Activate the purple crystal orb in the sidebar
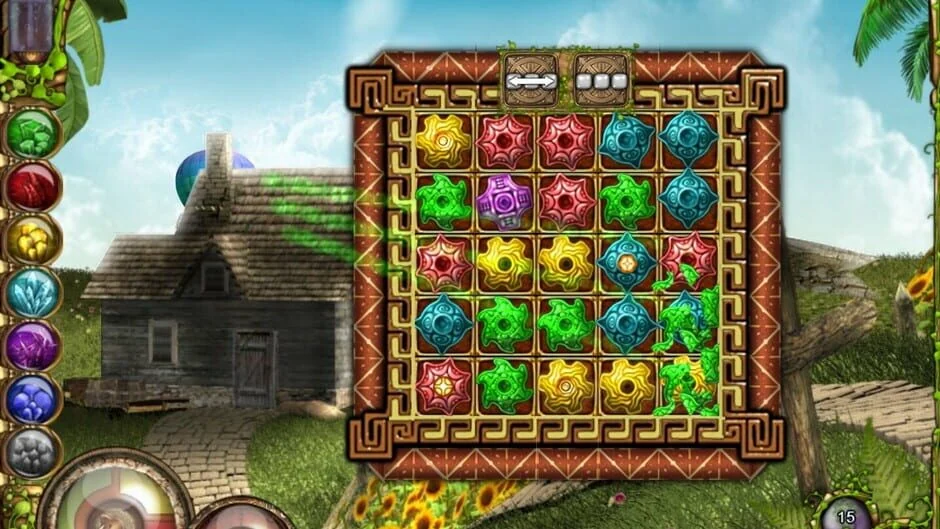The height and width of the screenshot is (529, 940). click(x=32, y=347)
